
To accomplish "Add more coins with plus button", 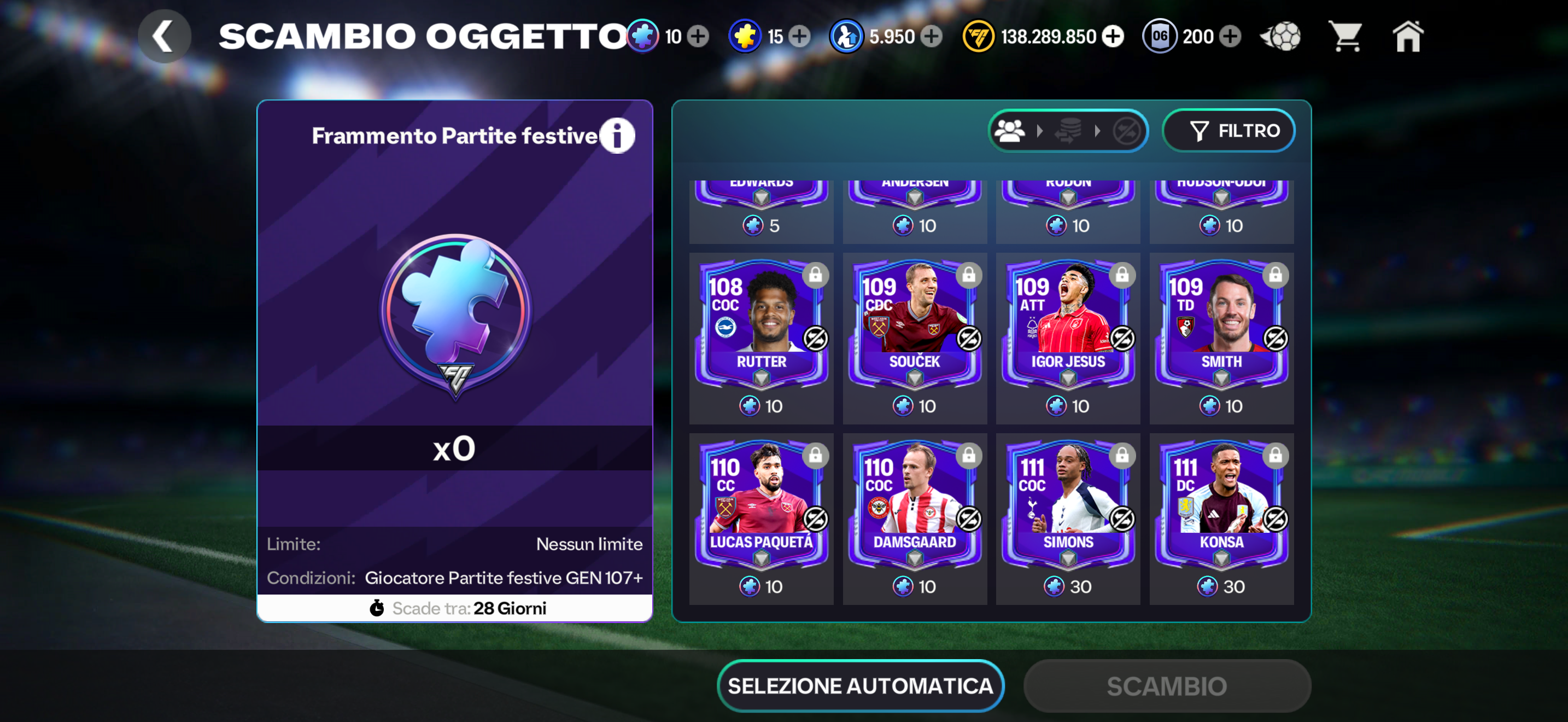I will pos(1113,37).
